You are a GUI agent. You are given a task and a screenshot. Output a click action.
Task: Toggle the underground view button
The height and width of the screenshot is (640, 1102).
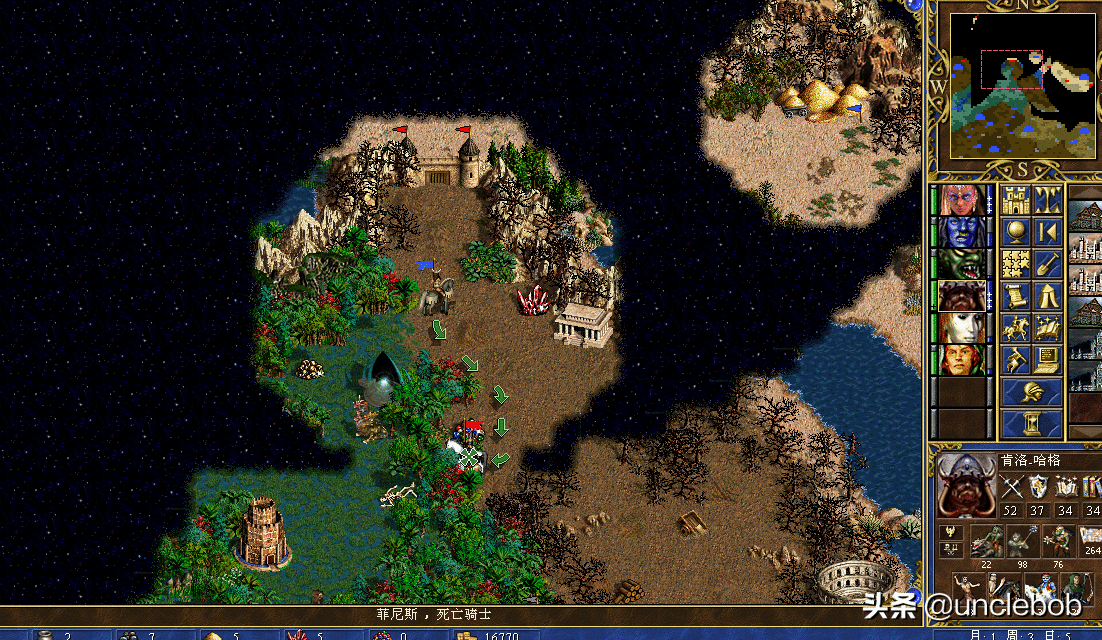(x=1048, y=199)
